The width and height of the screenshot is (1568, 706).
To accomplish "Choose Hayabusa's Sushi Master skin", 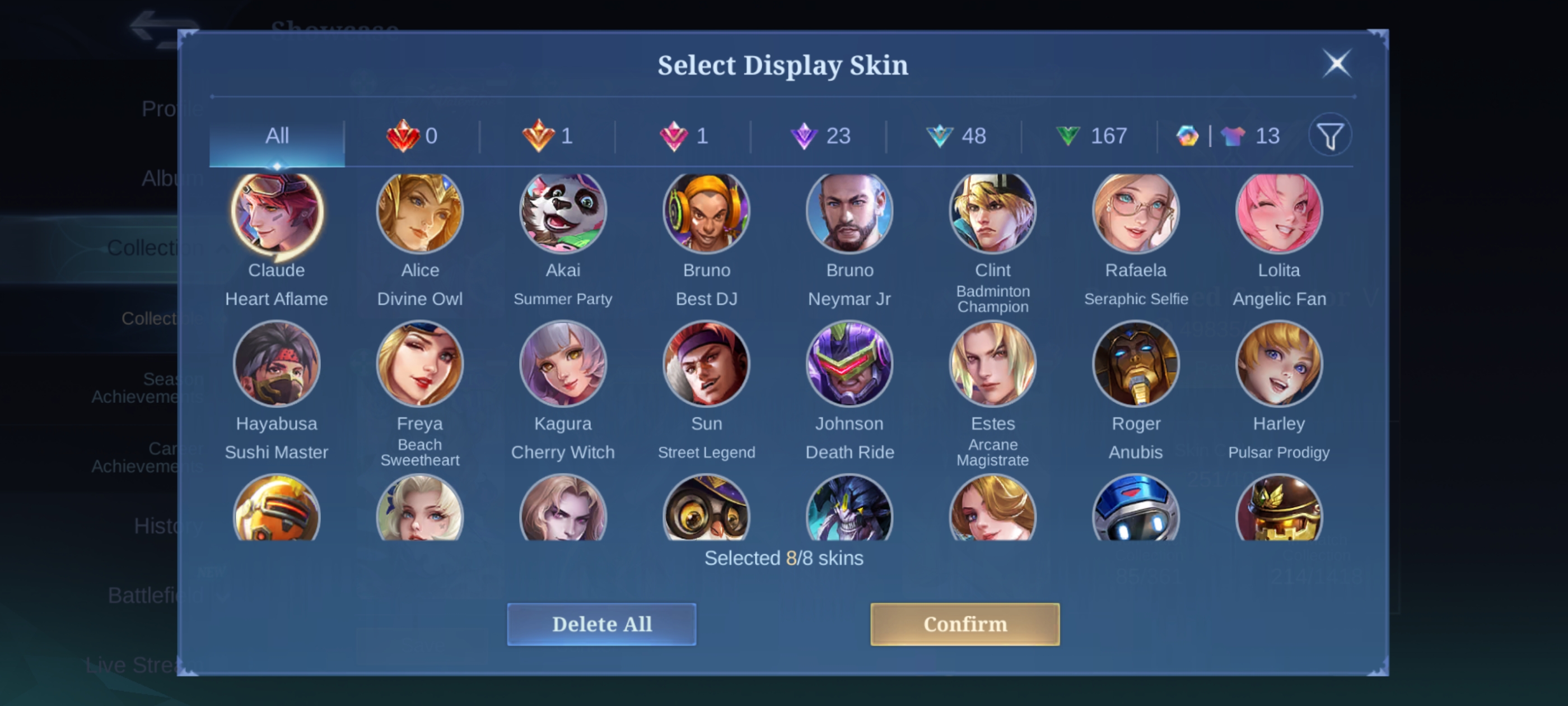I will point(277,364).
